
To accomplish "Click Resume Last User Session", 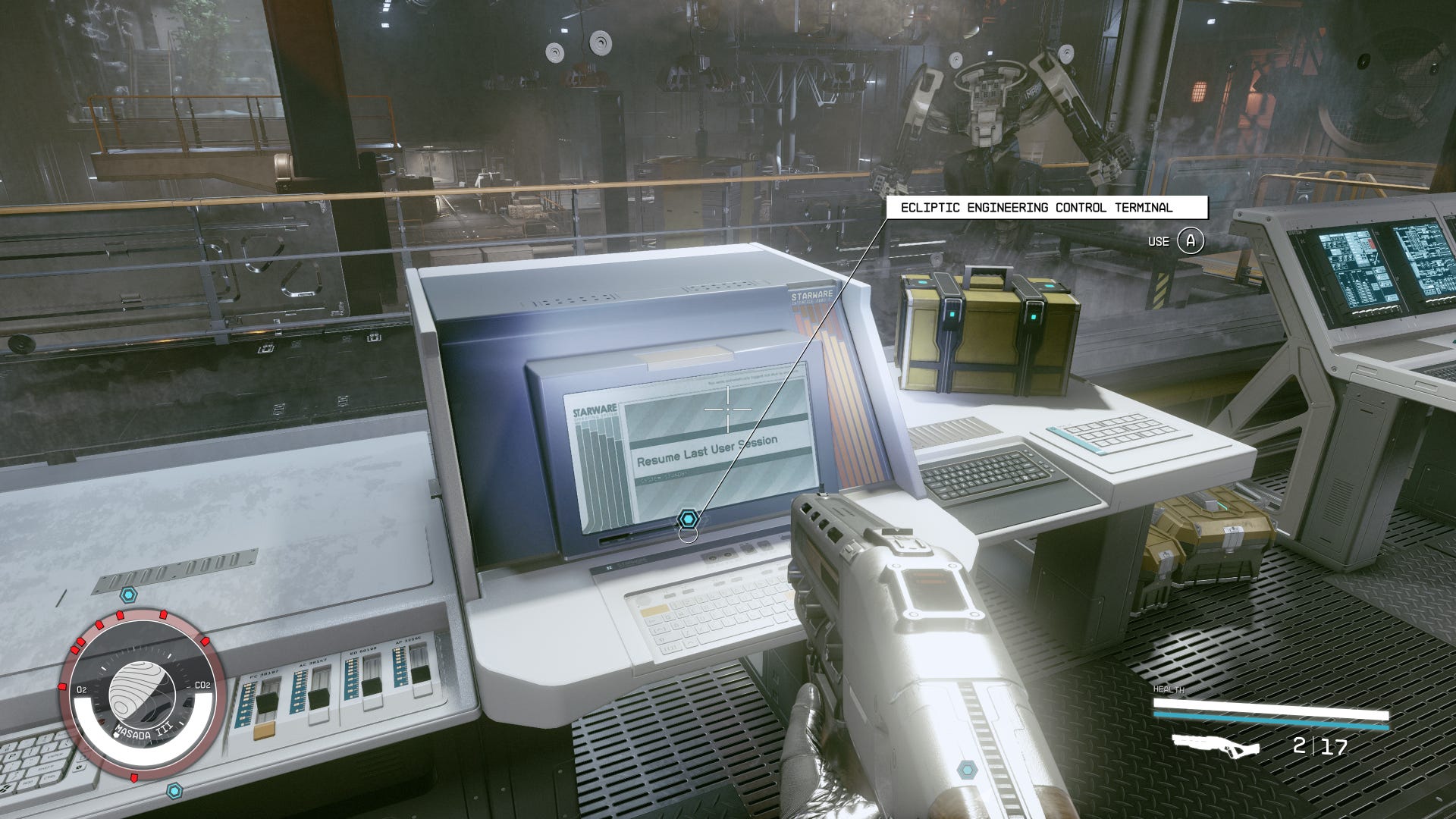I will (x=707, y=451).
